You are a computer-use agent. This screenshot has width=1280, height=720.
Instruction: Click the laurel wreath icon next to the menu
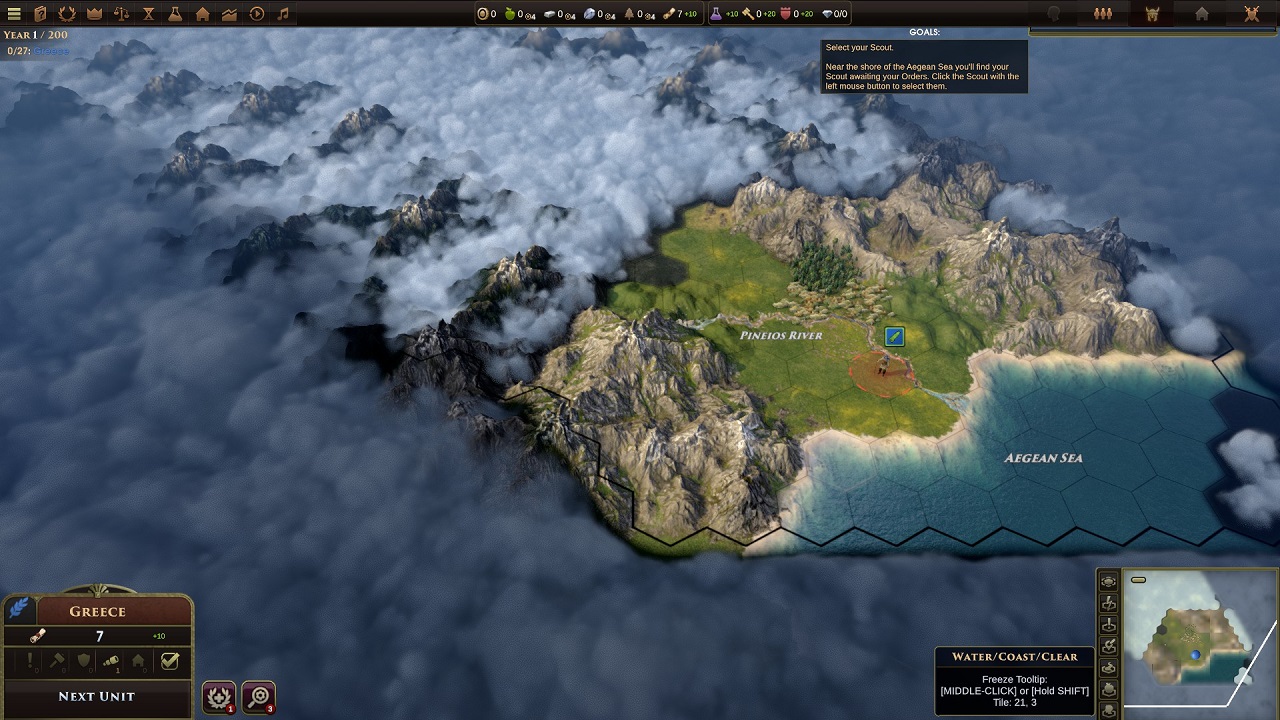(x=66, y=14)
